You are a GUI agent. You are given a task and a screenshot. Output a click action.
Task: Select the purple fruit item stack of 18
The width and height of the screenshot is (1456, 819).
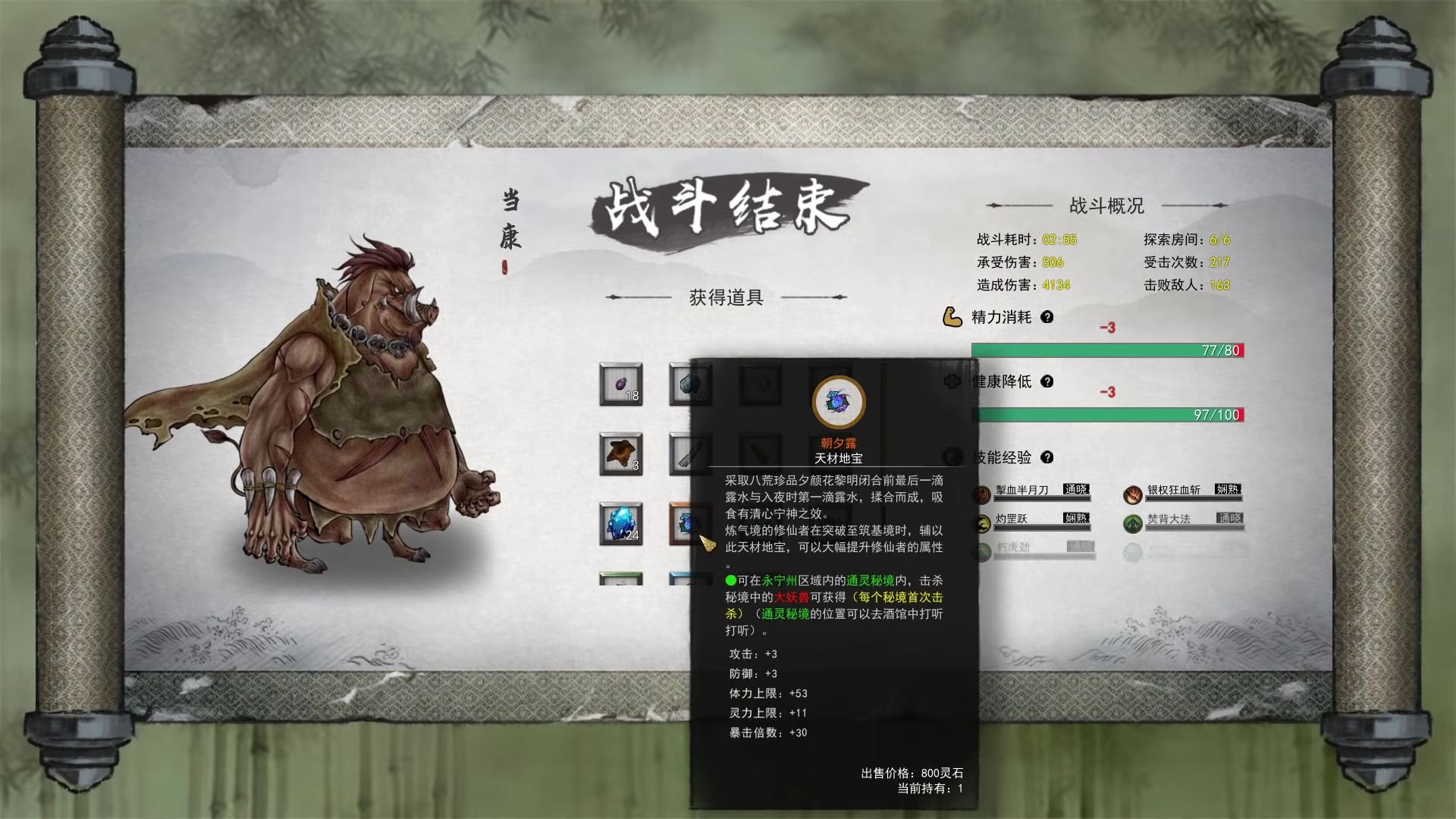[620, 385]
